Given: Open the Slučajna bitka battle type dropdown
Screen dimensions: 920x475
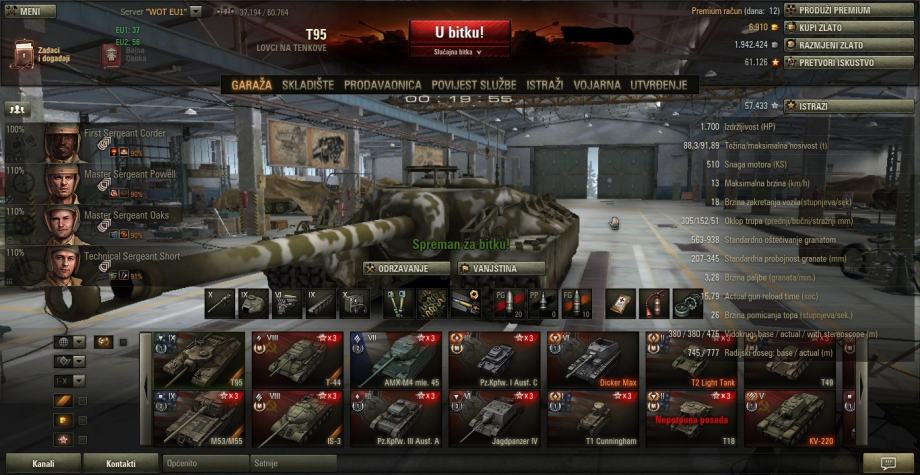Looking at the screenshot, I should coord(459,51).
